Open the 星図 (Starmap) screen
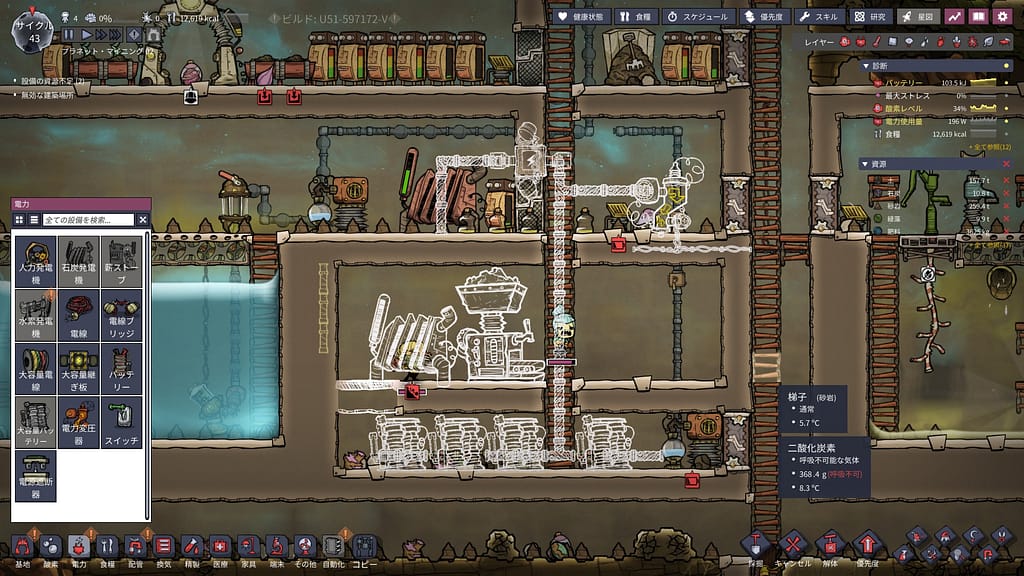Screen dimensions: 1024x576 tap(918, 17)
